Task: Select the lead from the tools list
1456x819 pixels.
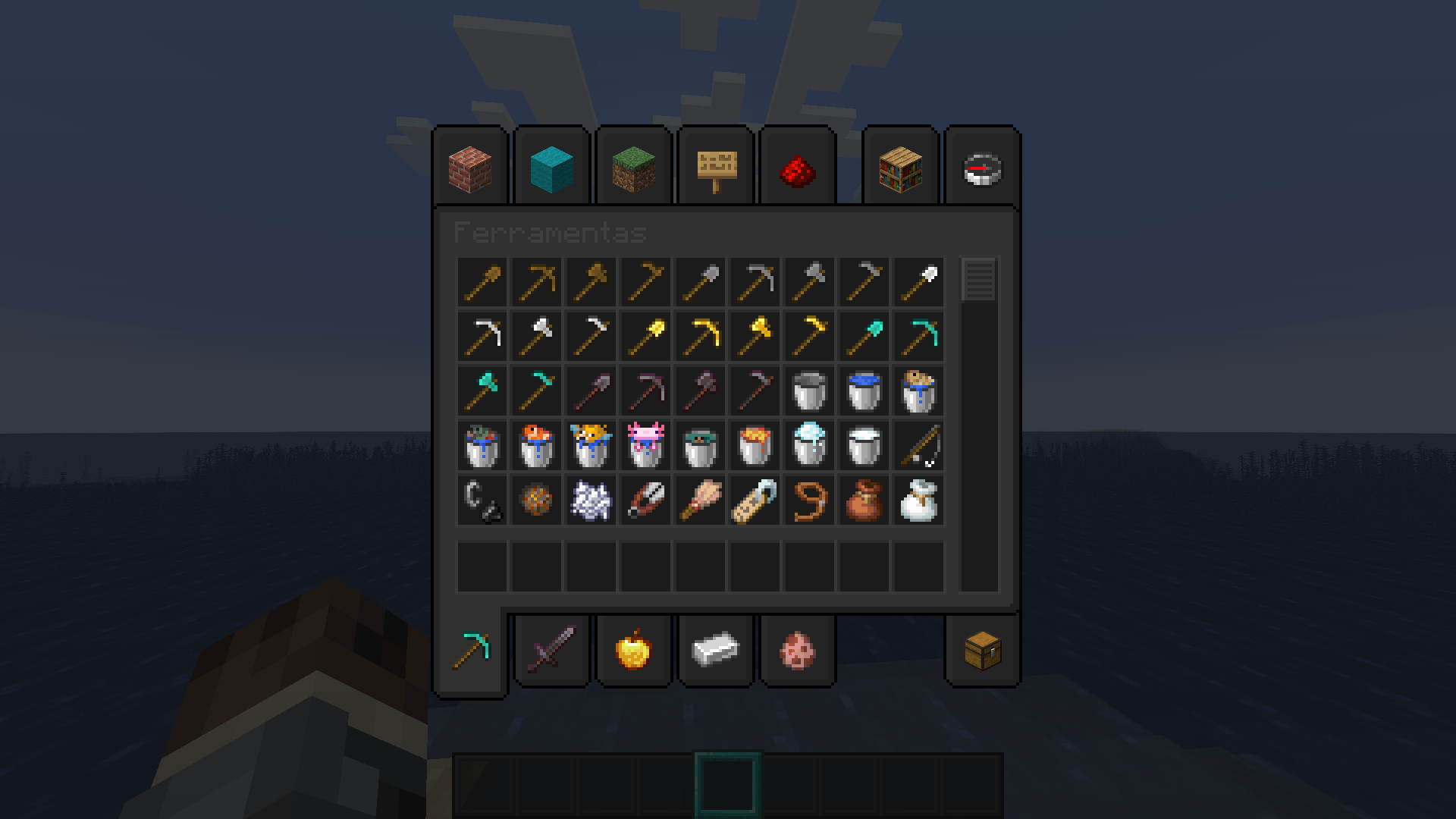Action: [x=808, y=500]
